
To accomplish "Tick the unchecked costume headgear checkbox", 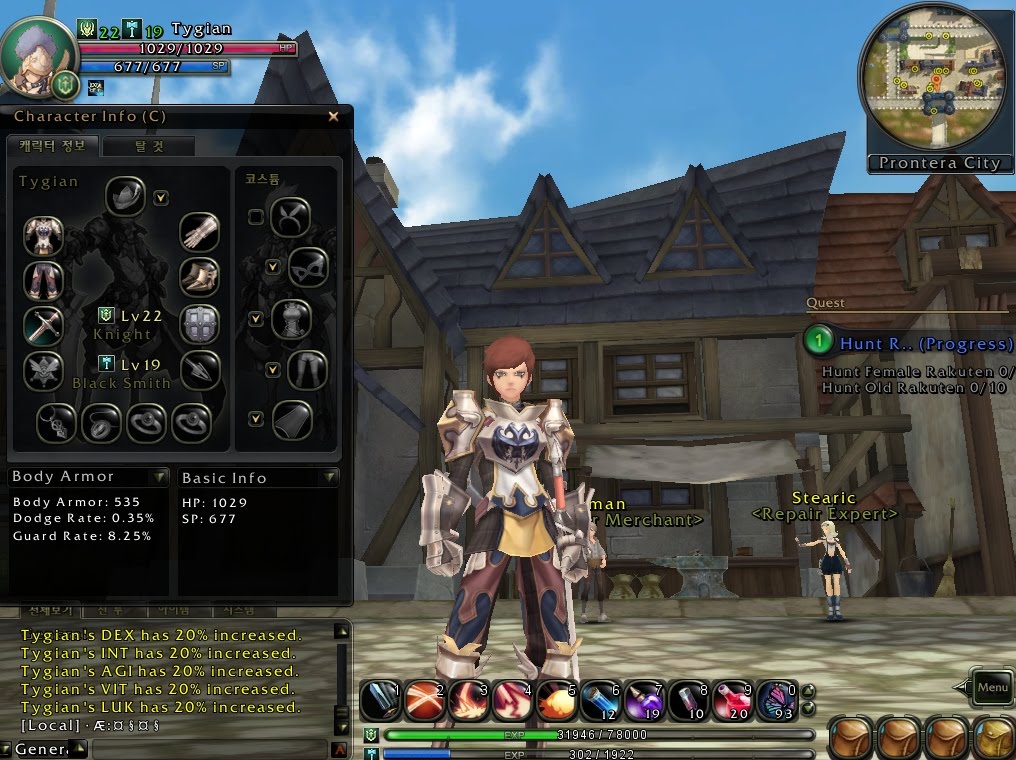I will [256, 216].
